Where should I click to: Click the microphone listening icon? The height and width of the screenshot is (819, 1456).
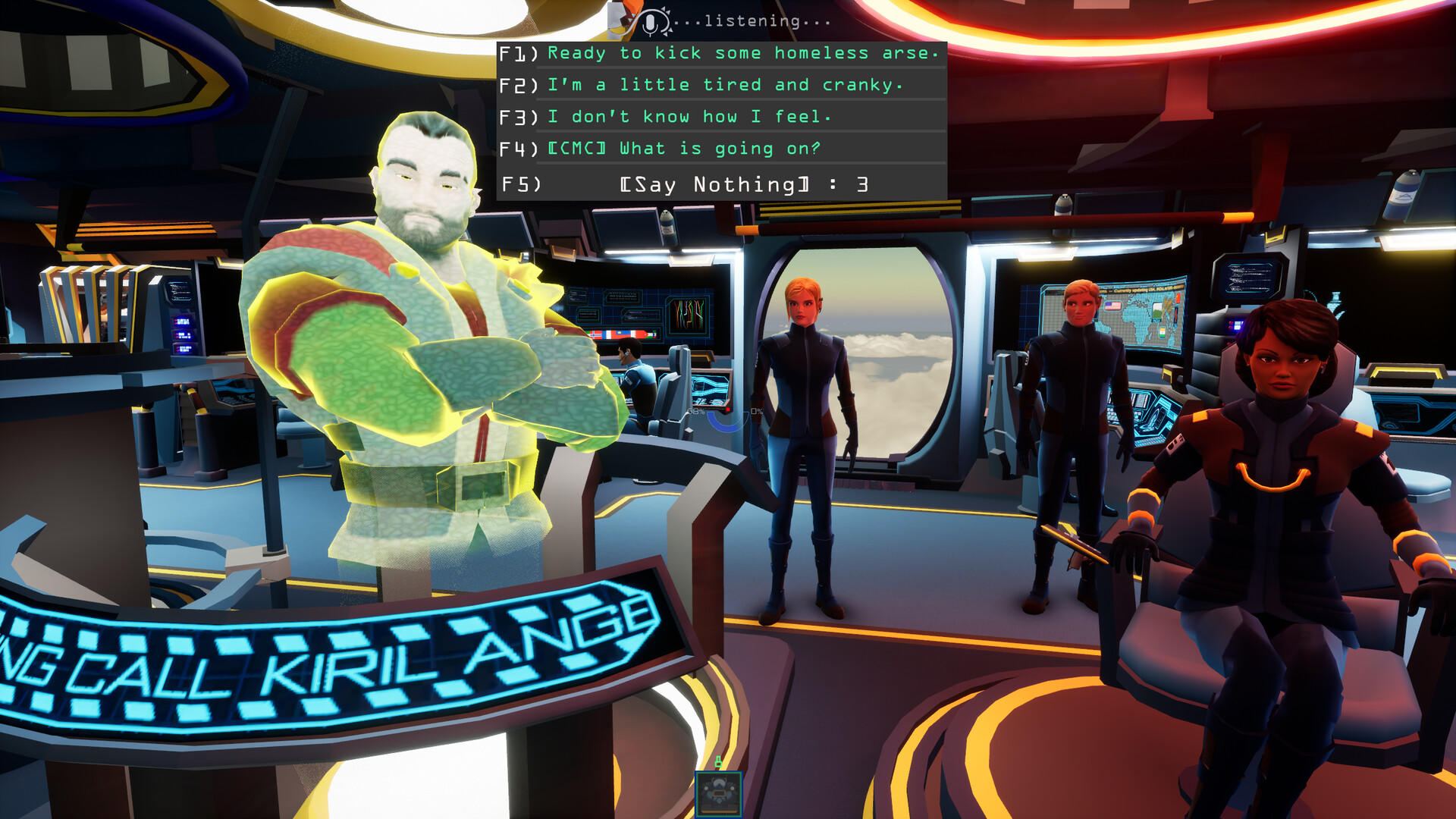point(648,20)
